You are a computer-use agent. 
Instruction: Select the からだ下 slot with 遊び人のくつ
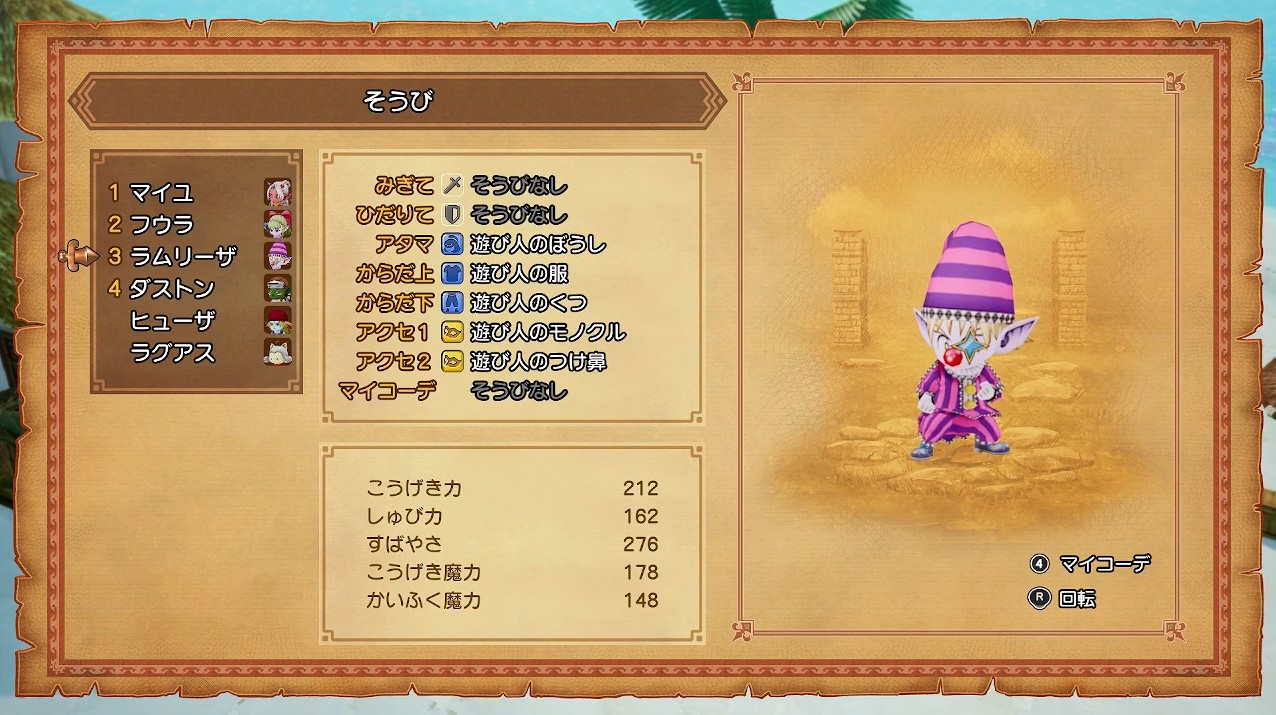pyautogui.click(x=528, y=302)
